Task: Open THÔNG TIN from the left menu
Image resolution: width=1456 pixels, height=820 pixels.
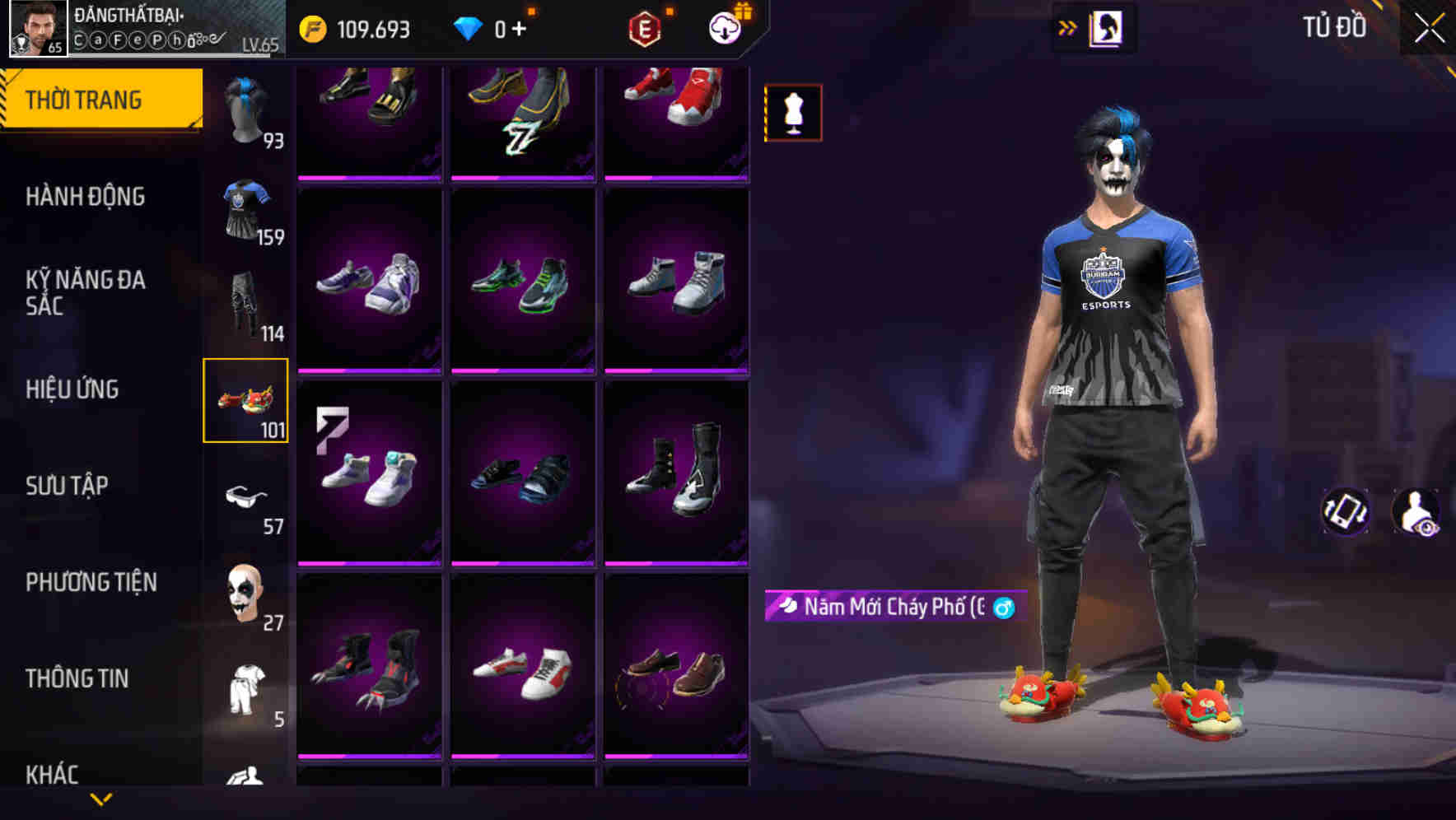Action: (x=77, y=678)
